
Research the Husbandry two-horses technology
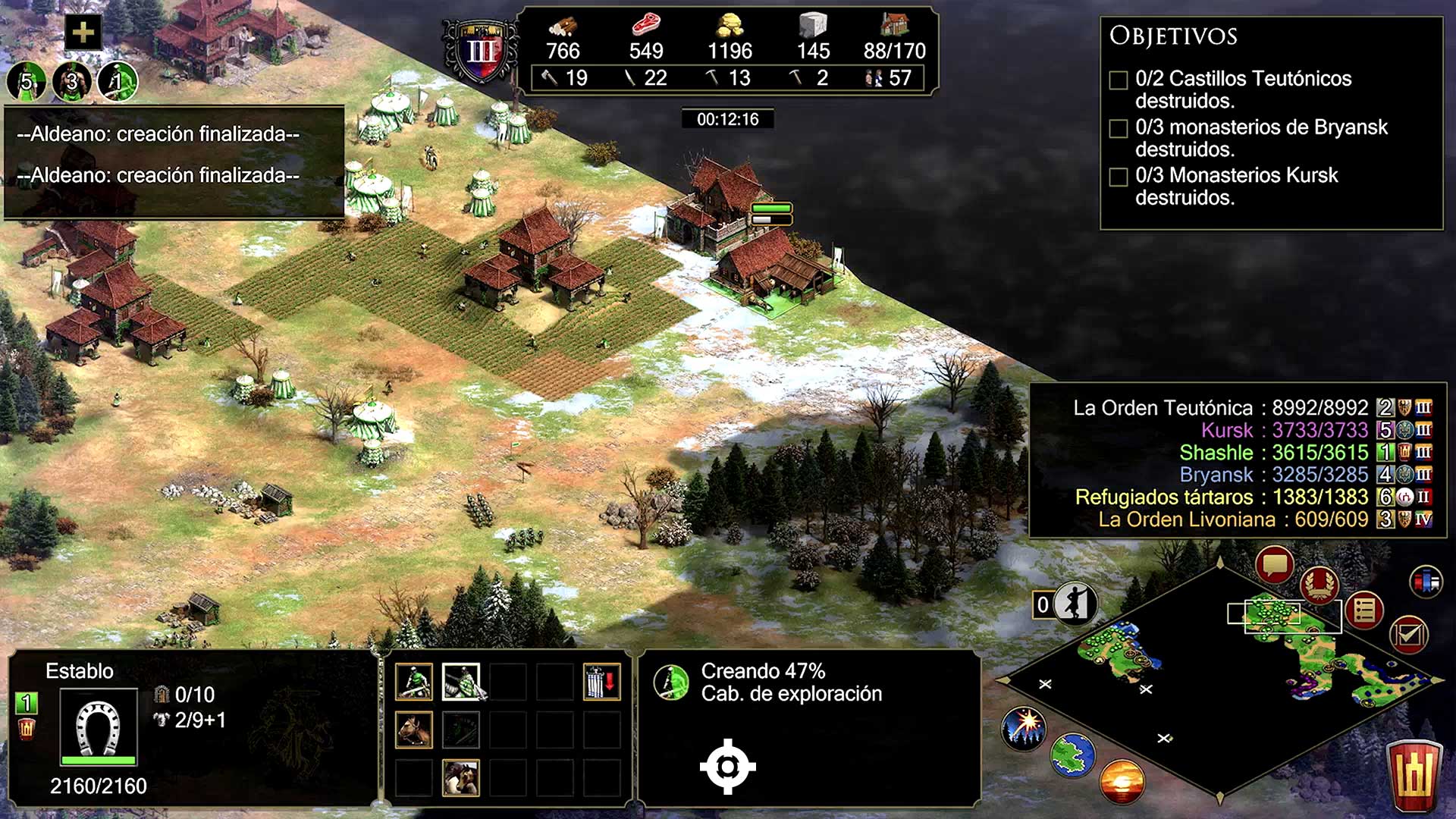[461, 778]
